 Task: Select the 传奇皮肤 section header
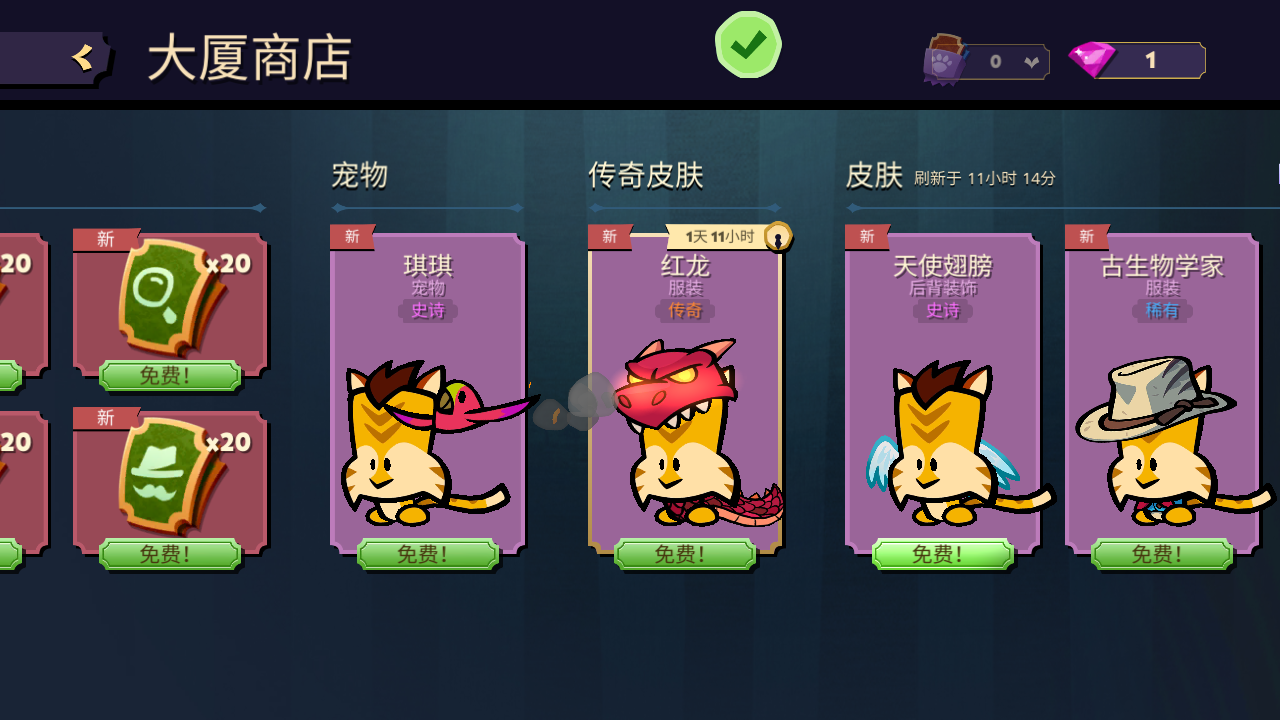tap(645, 175)
